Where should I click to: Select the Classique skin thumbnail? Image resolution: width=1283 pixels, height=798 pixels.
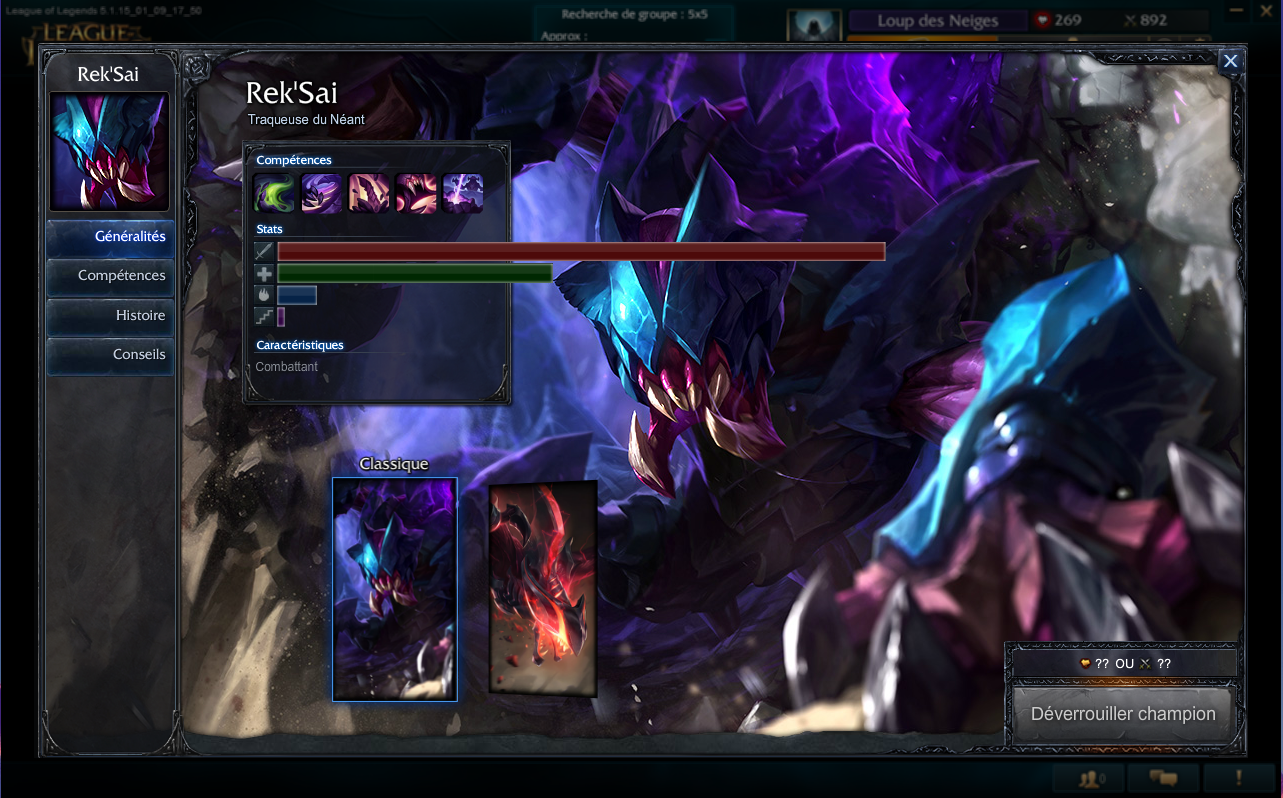[394, 589]
